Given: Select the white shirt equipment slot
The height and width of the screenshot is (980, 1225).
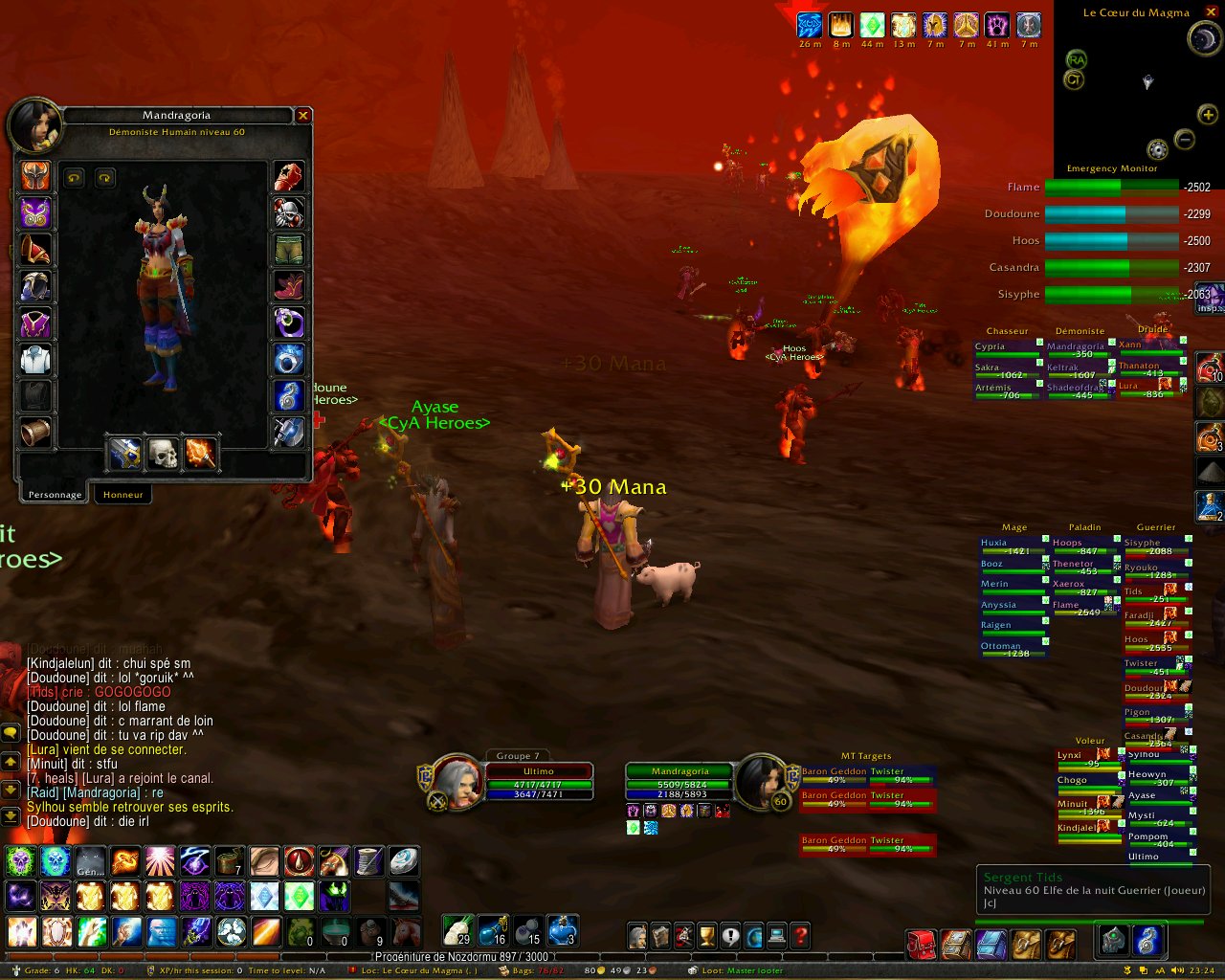Looking at the screenshot, I should tap(35, 360).
